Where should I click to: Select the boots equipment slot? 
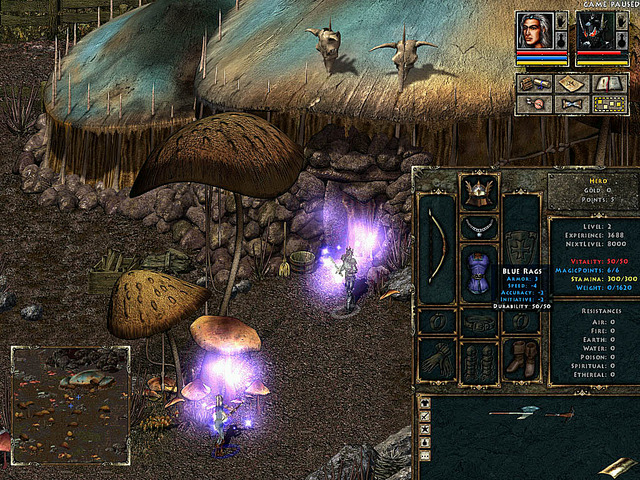point(520,358)
